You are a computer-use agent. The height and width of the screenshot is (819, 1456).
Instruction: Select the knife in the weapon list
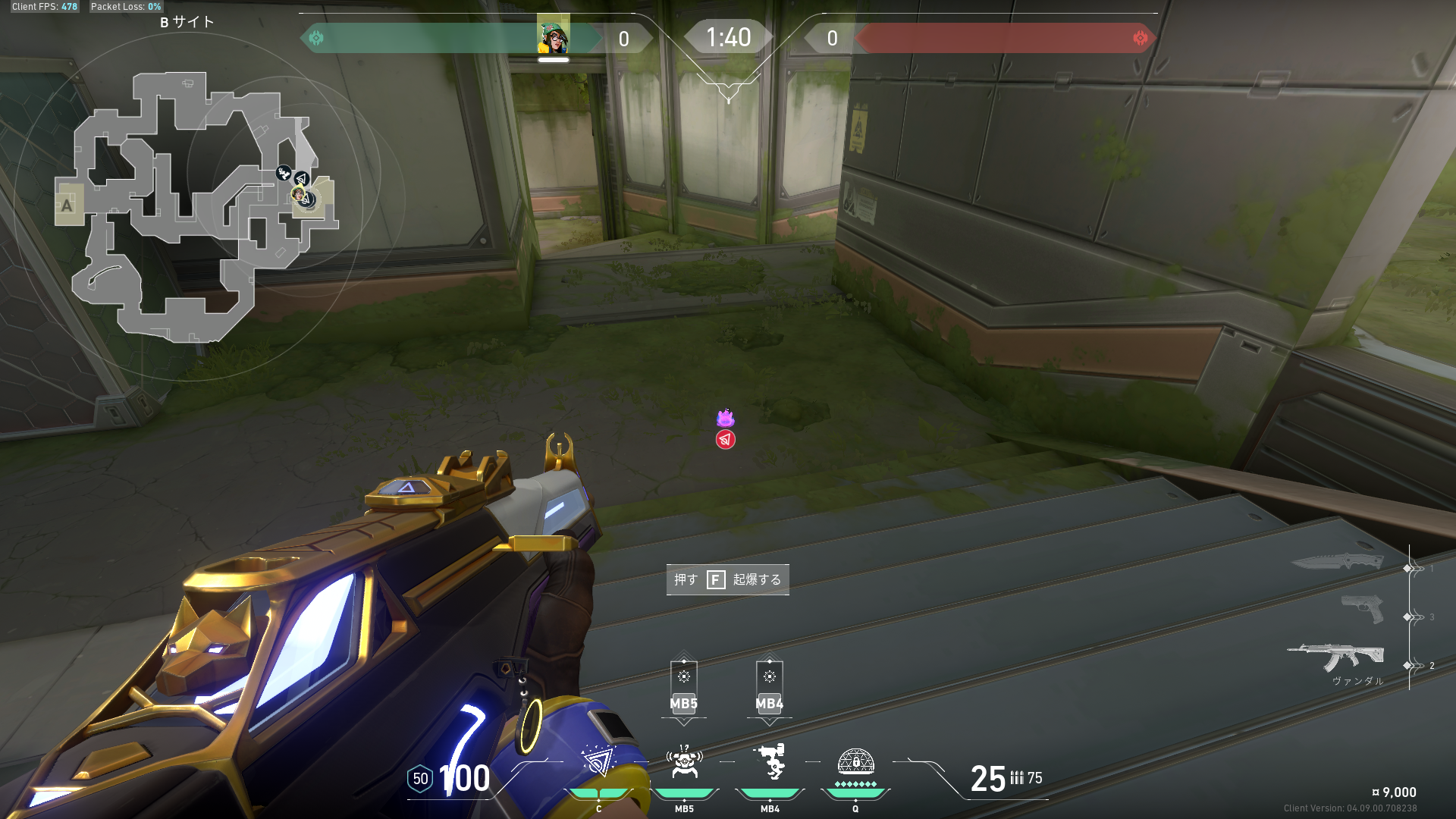1338,562
